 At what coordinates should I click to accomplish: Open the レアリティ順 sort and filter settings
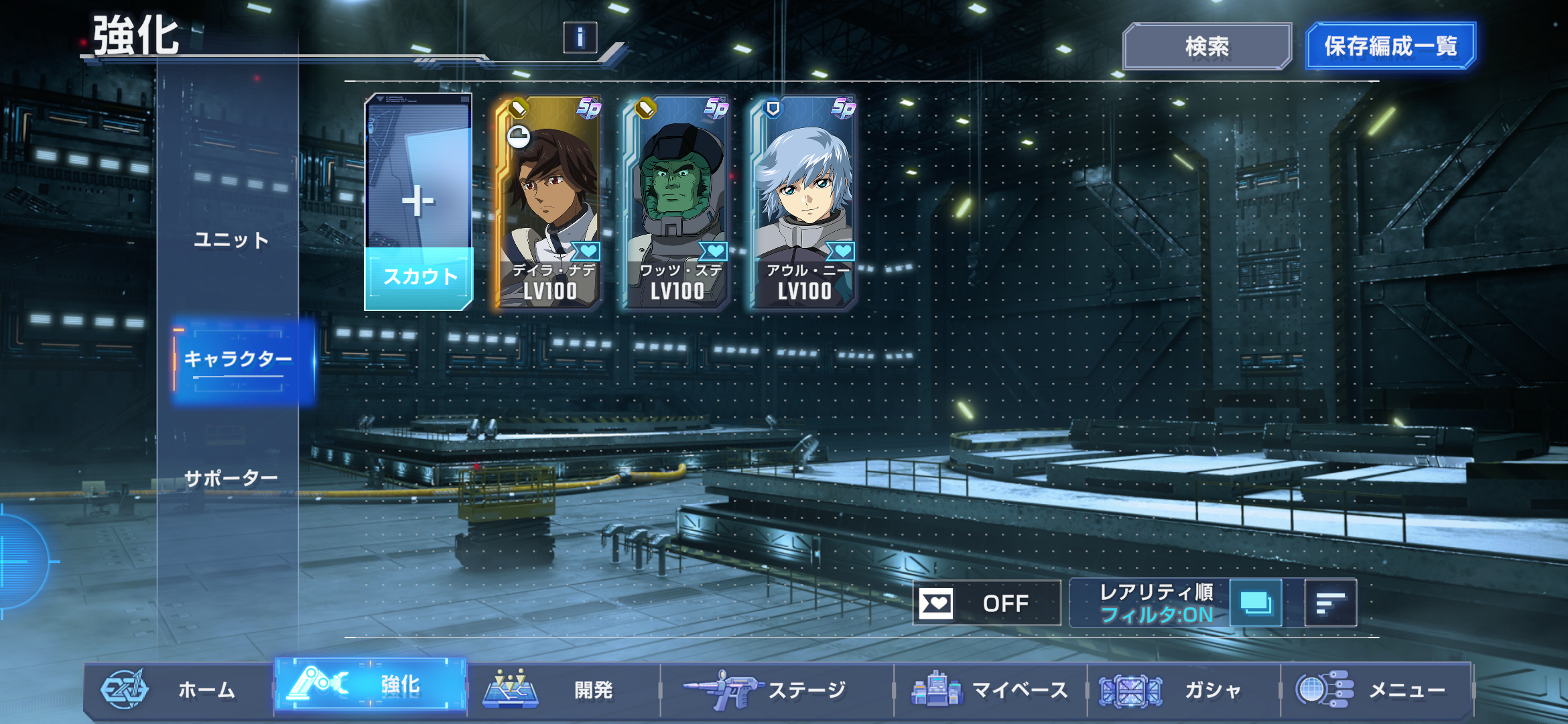point(1155,603)
